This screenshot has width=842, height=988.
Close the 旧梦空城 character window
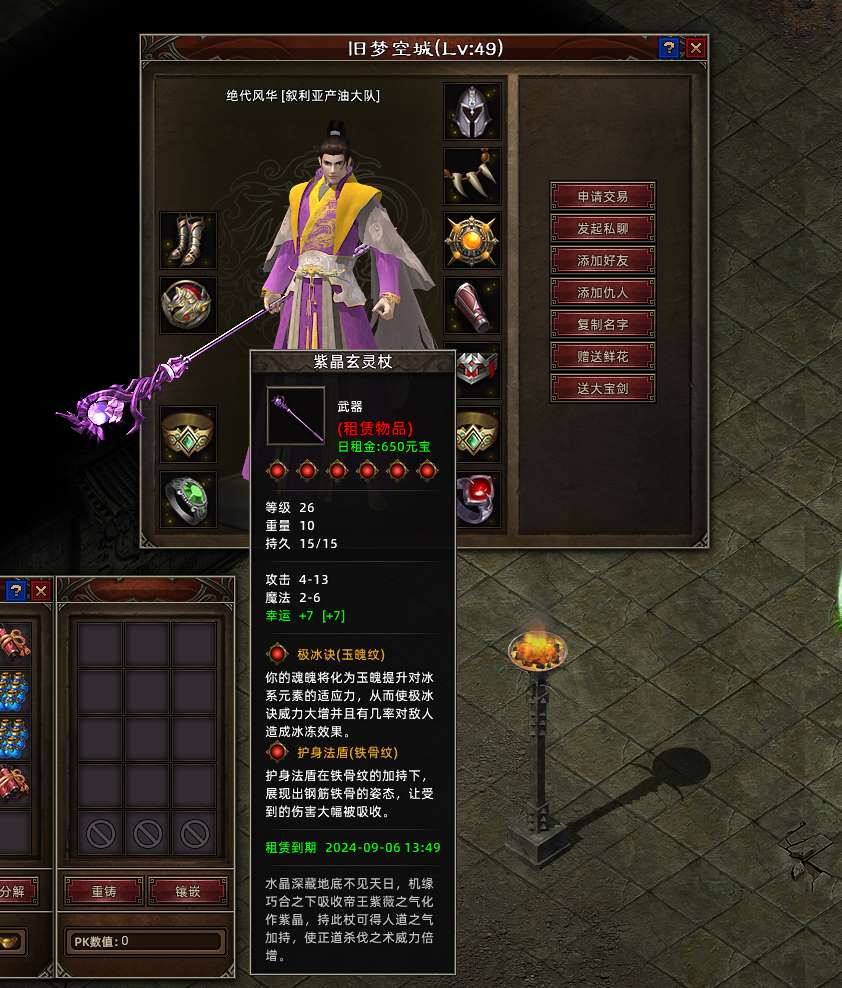696,48
